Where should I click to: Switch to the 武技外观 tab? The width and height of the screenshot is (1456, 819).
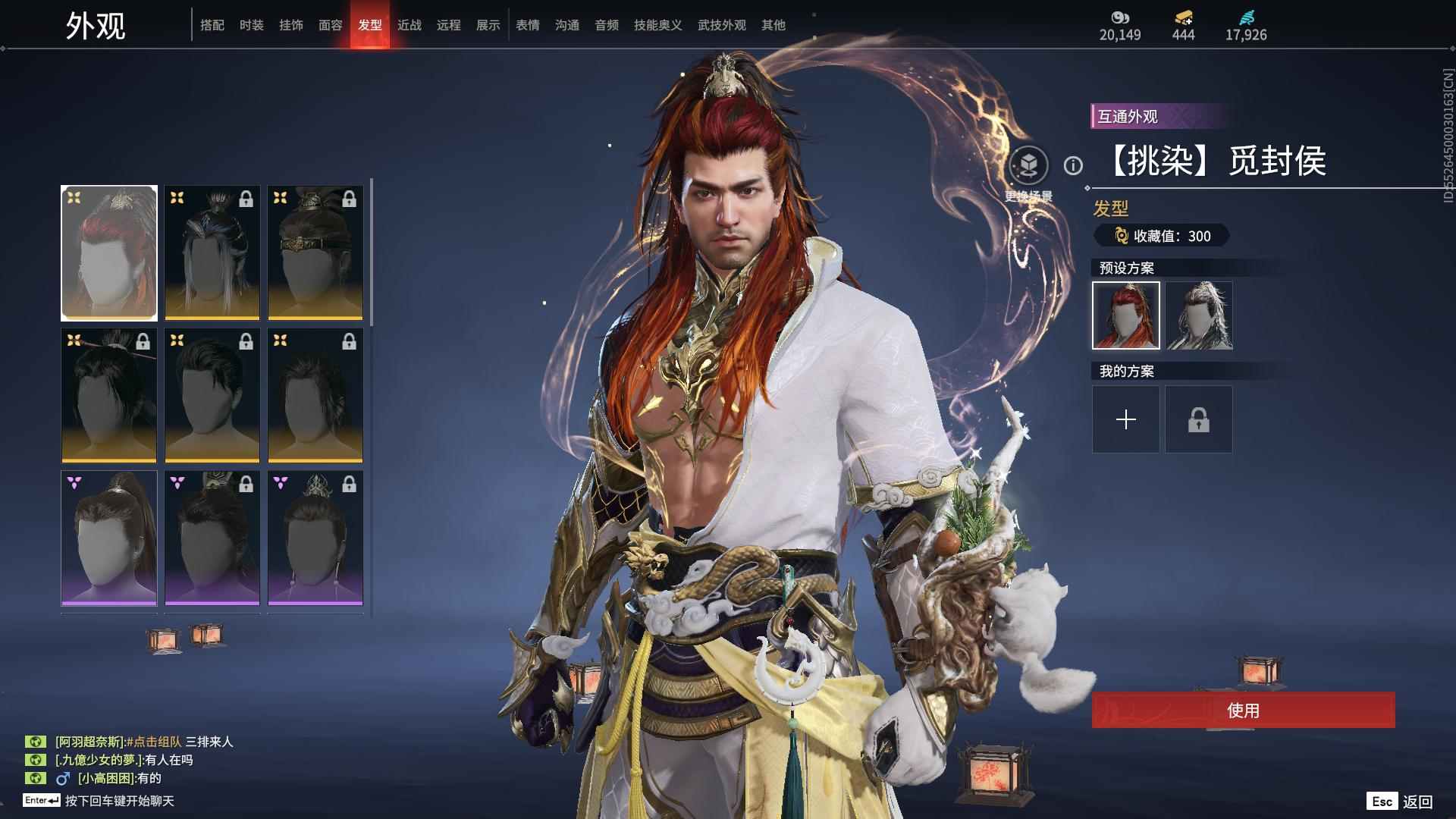click(x=722, y=25)
